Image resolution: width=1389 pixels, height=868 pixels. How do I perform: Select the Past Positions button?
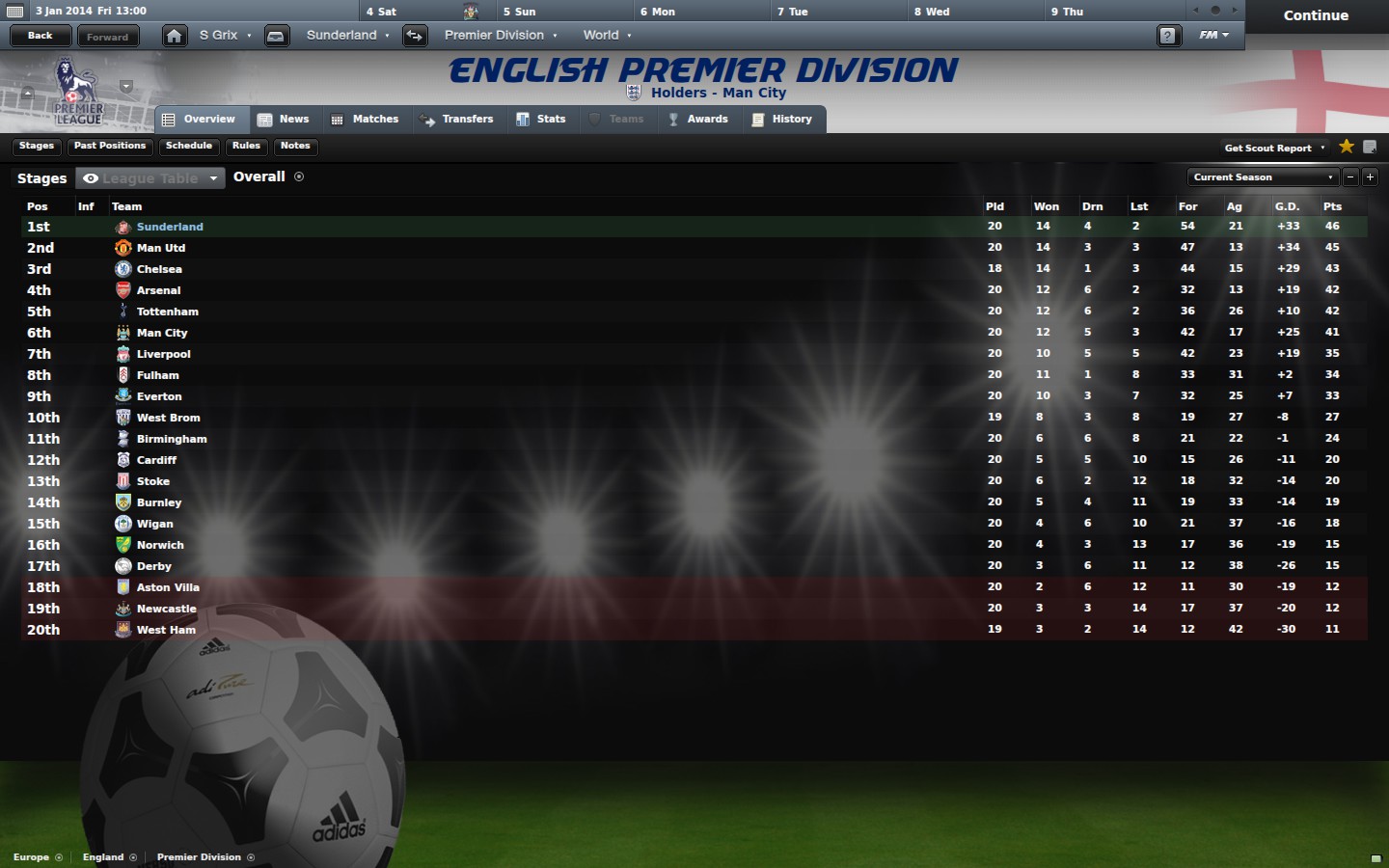tap(110, 147)
